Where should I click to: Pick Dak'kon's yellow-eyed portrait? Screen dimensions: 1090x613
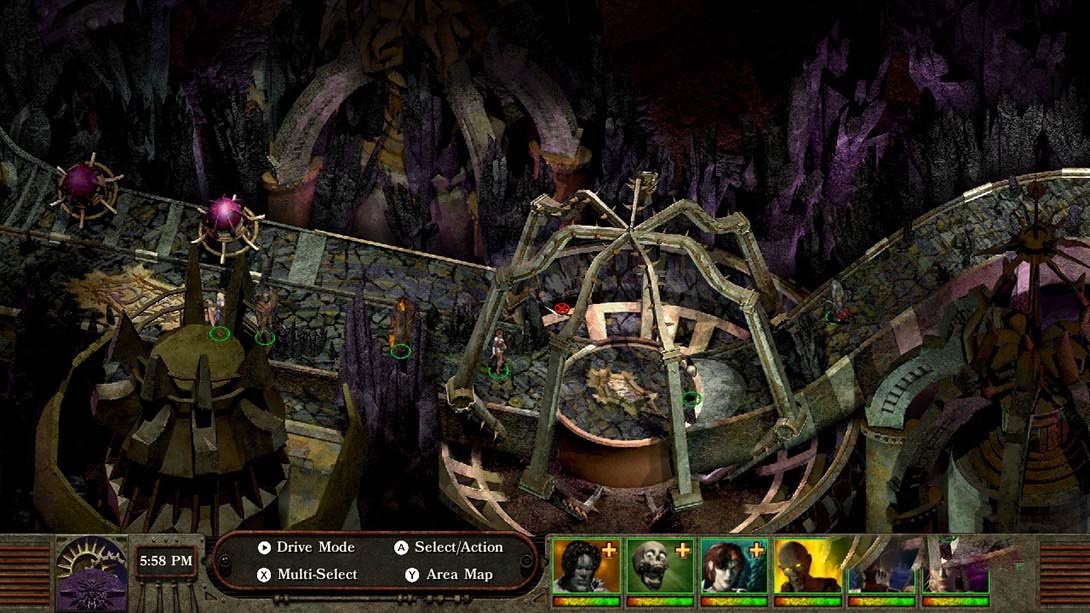pyautogui.click(x=807, y=567)
